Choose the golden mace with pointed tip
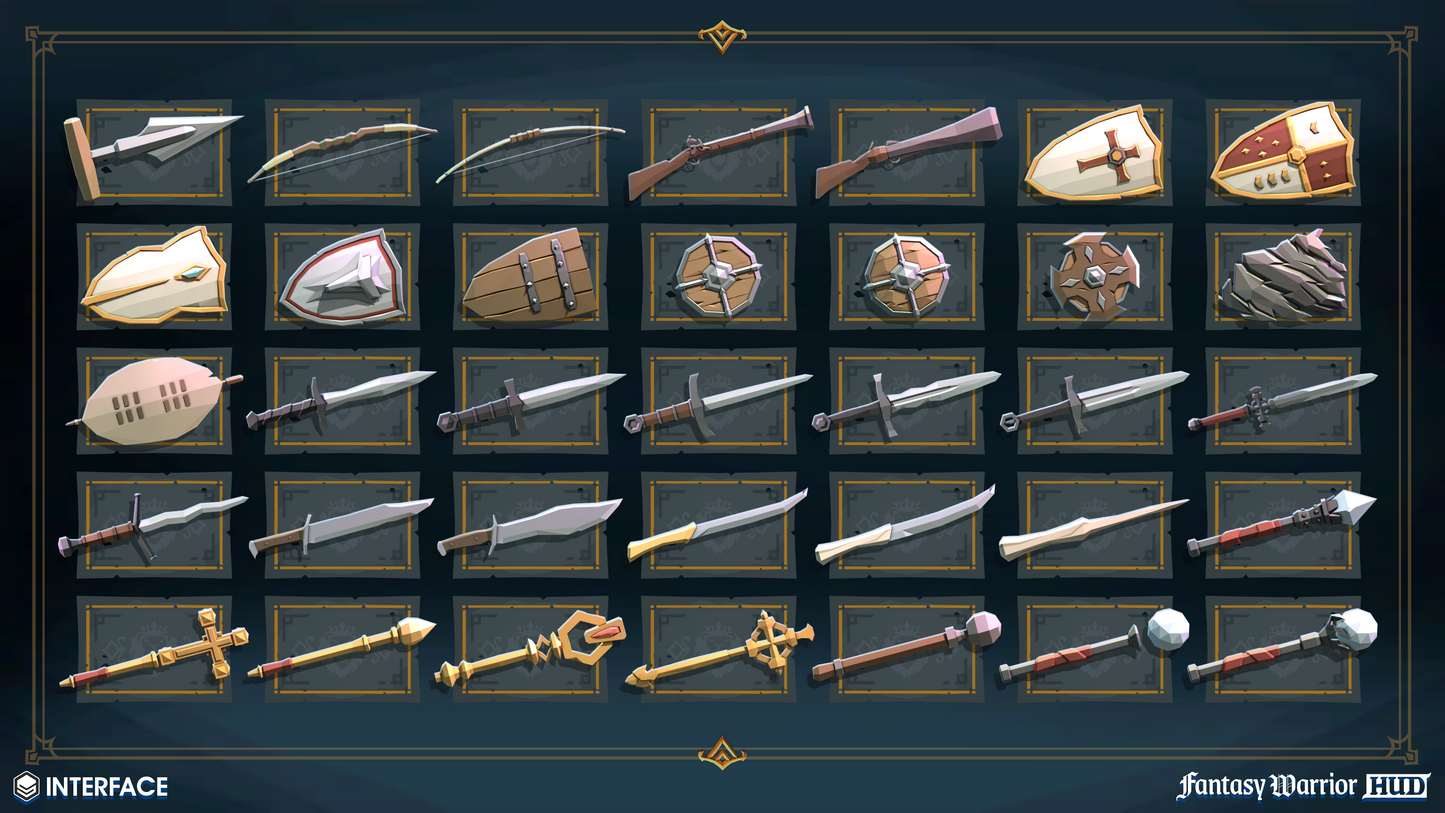Viewport: 1445px width, 813px height. point(342,648)
